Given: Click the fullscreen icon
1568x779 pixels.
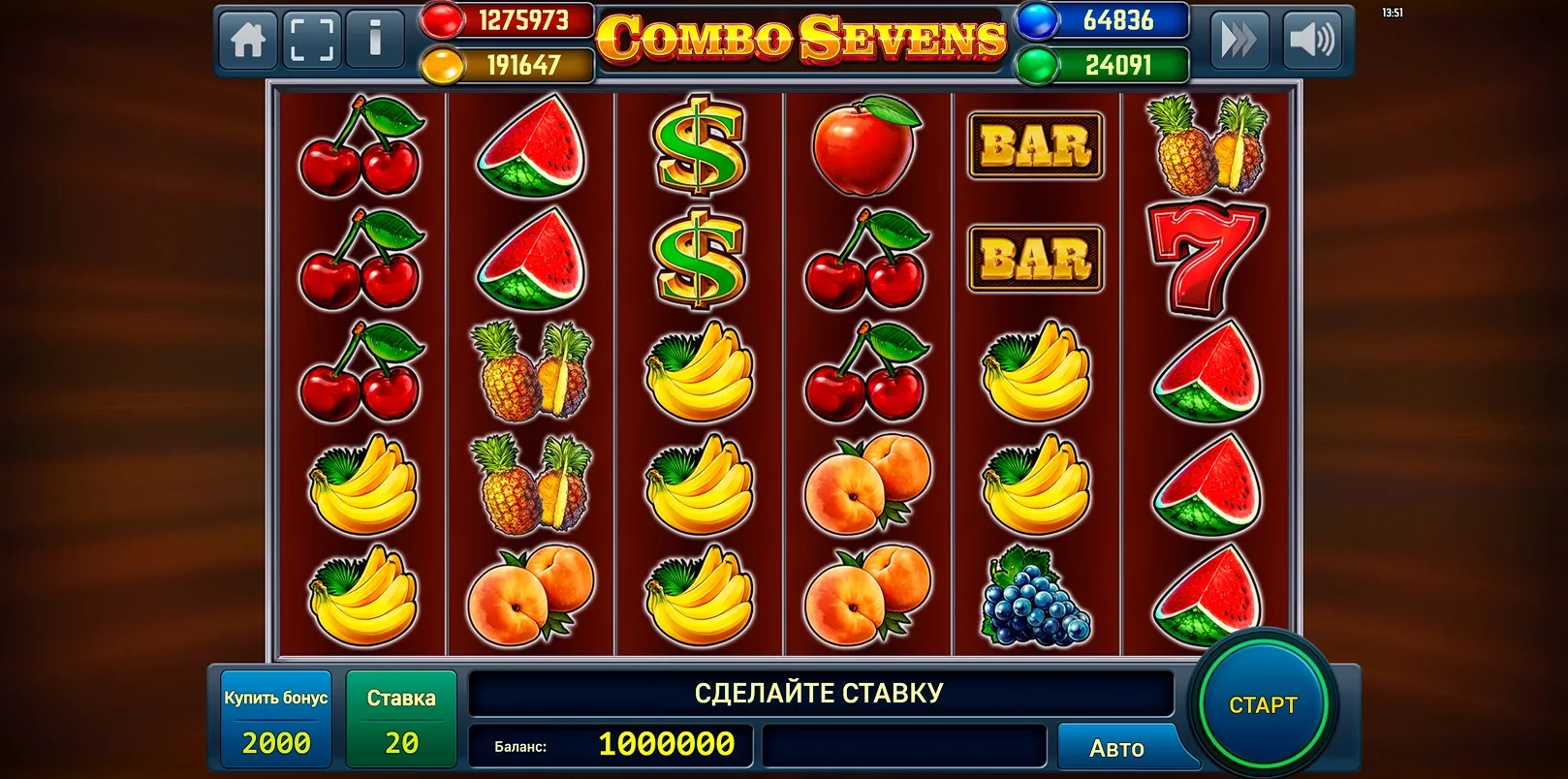Looking at the screenshot, I should point(312,40).
